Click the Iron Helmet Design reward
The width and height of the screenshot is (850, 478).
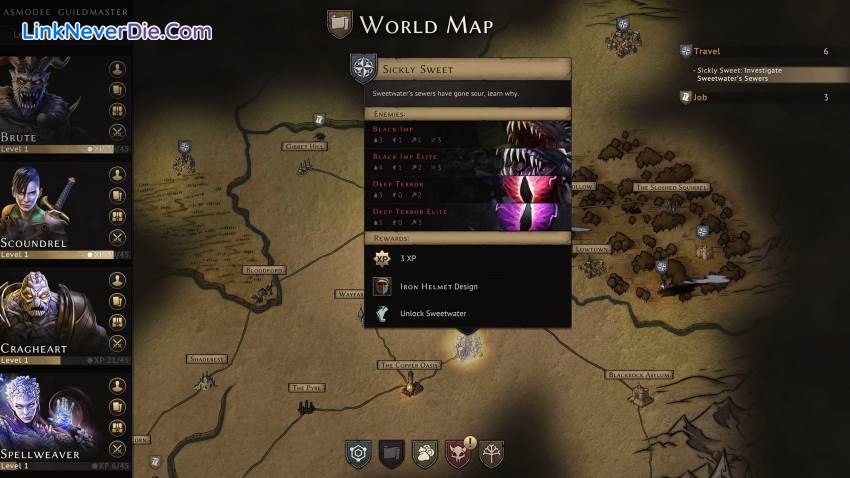438,287
